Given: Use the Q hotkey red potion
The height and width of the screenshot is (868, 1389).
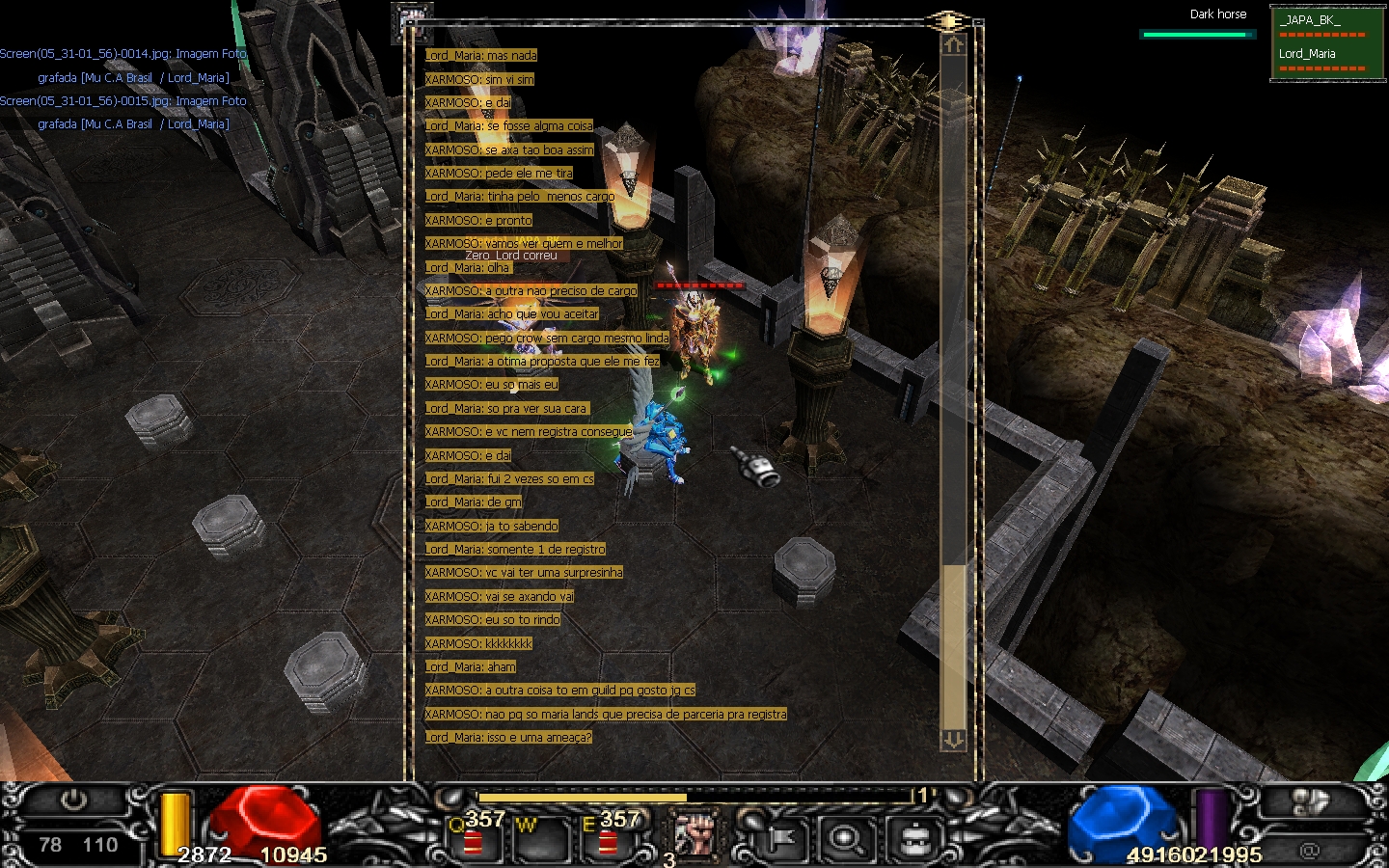Looking at the screenshot, I should [473, 841].
